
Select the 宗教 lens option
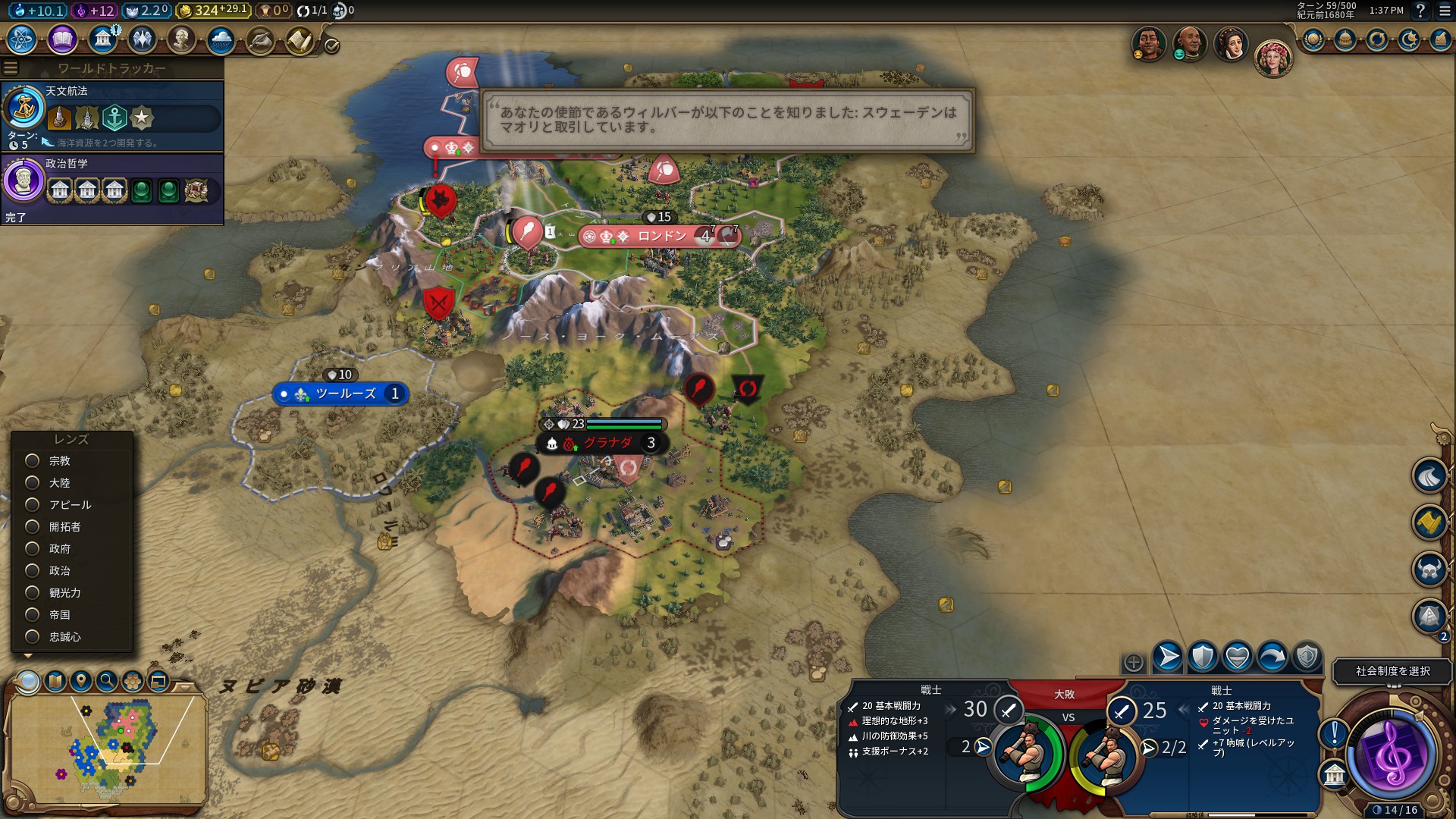pos(33,461)
